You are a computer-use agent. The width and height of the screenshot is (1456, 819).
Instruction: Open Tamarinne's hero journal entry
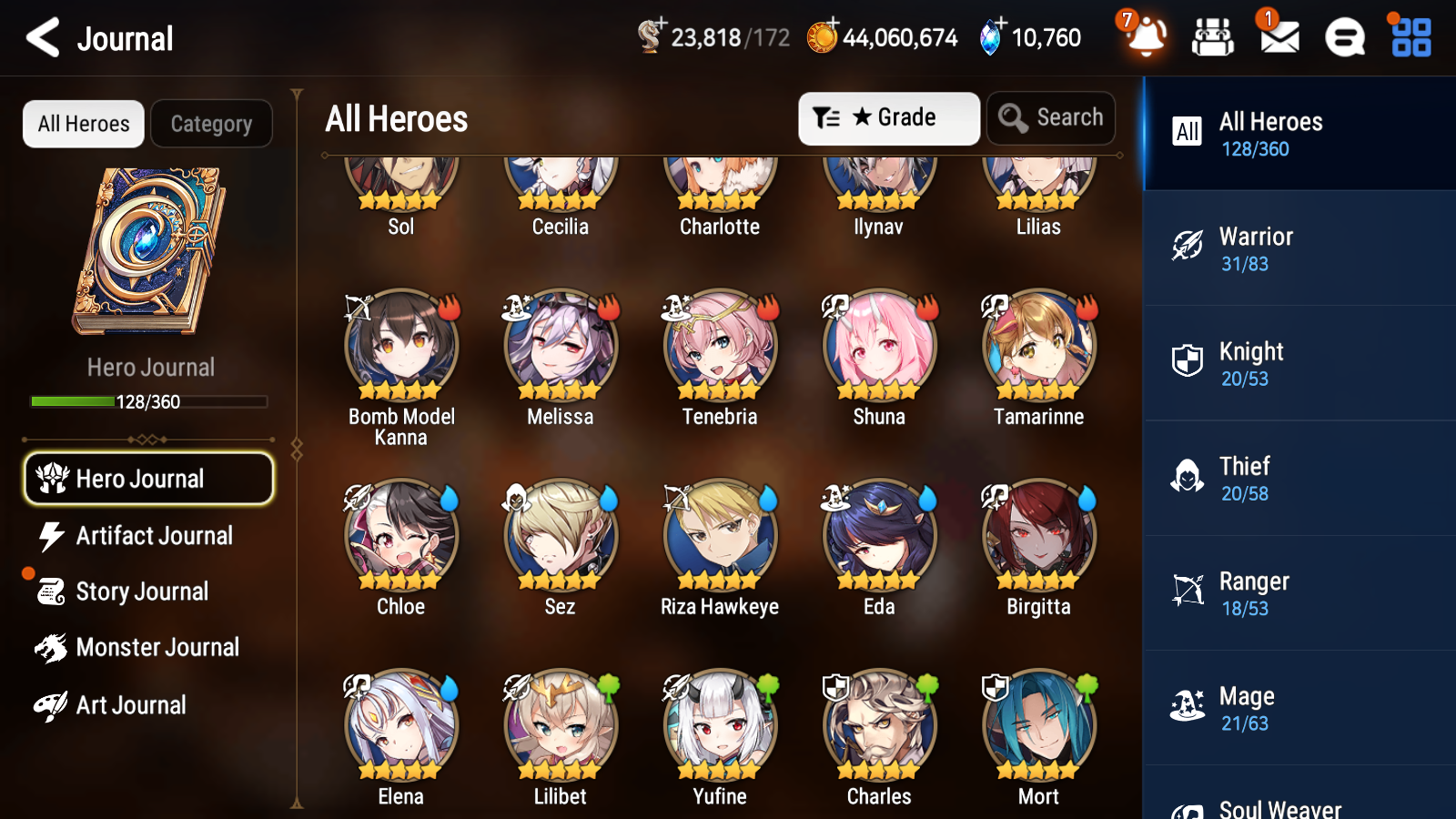[x=1037, y=347]
